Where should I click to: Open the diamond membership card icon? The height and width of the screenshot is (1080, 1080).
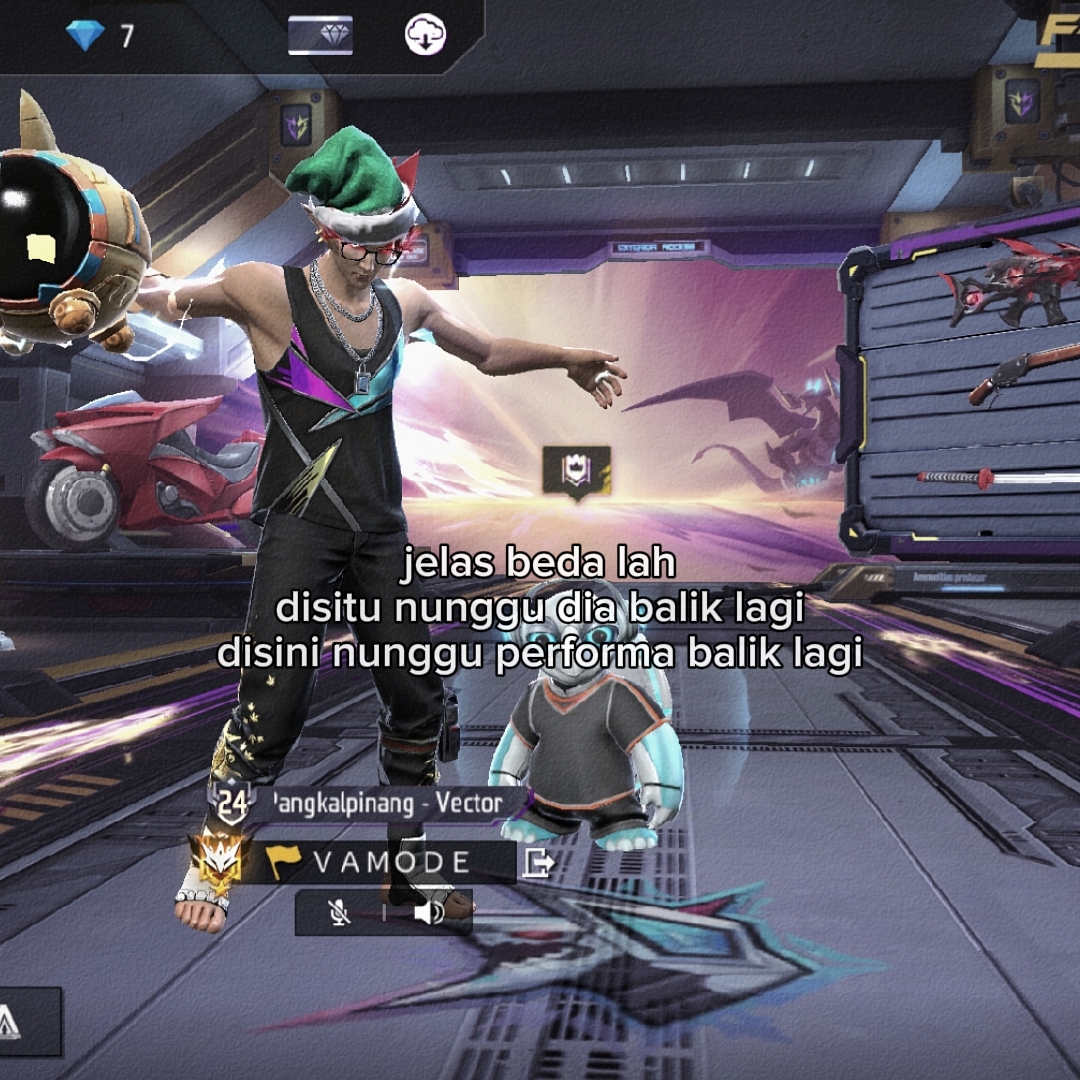coord(320,36)
